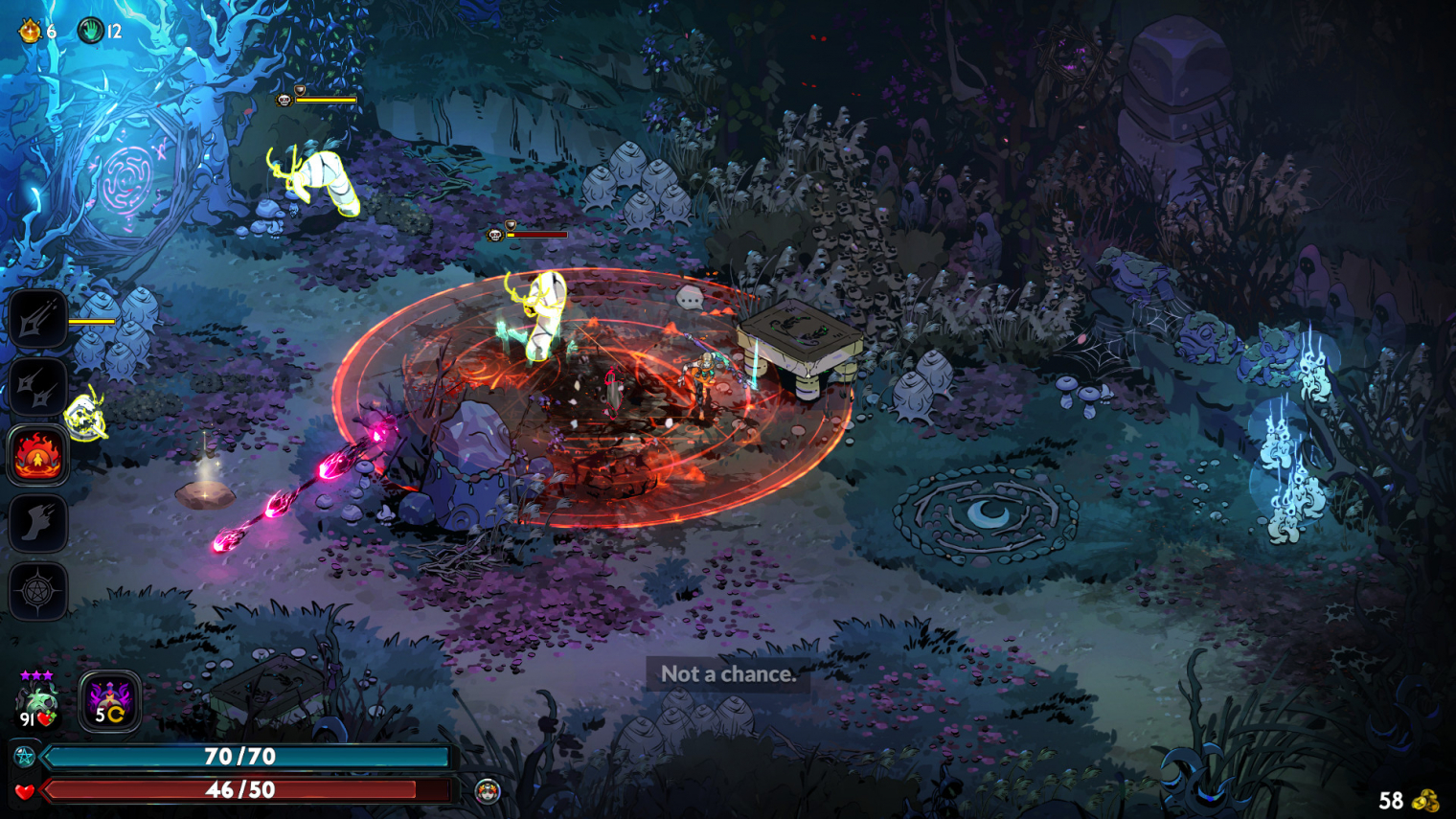Click the character portrait beside health bar
The image size is (1456, 819).
click(x=488, y=791)
